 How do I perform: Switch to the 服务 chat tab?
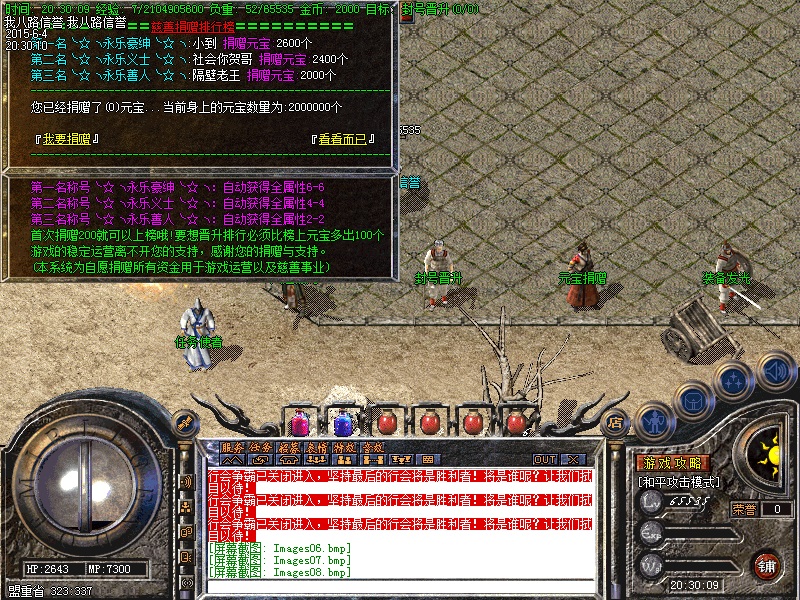232,448
